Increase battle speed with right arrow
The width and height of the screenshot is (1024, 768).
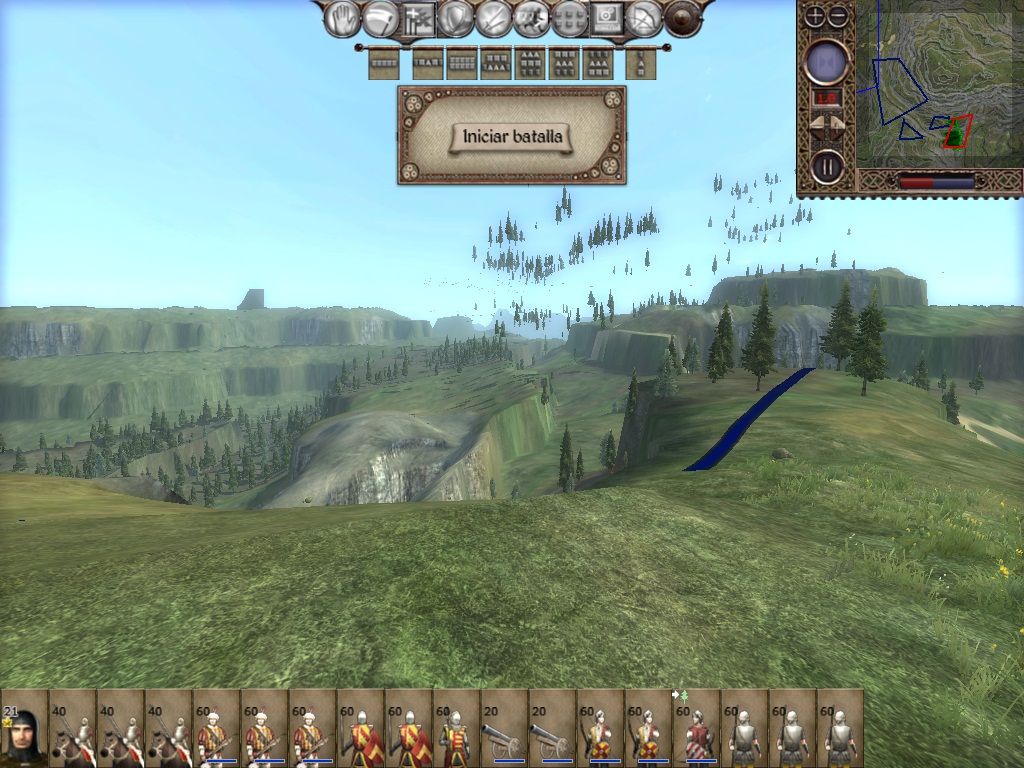click(x=839, y=127)
